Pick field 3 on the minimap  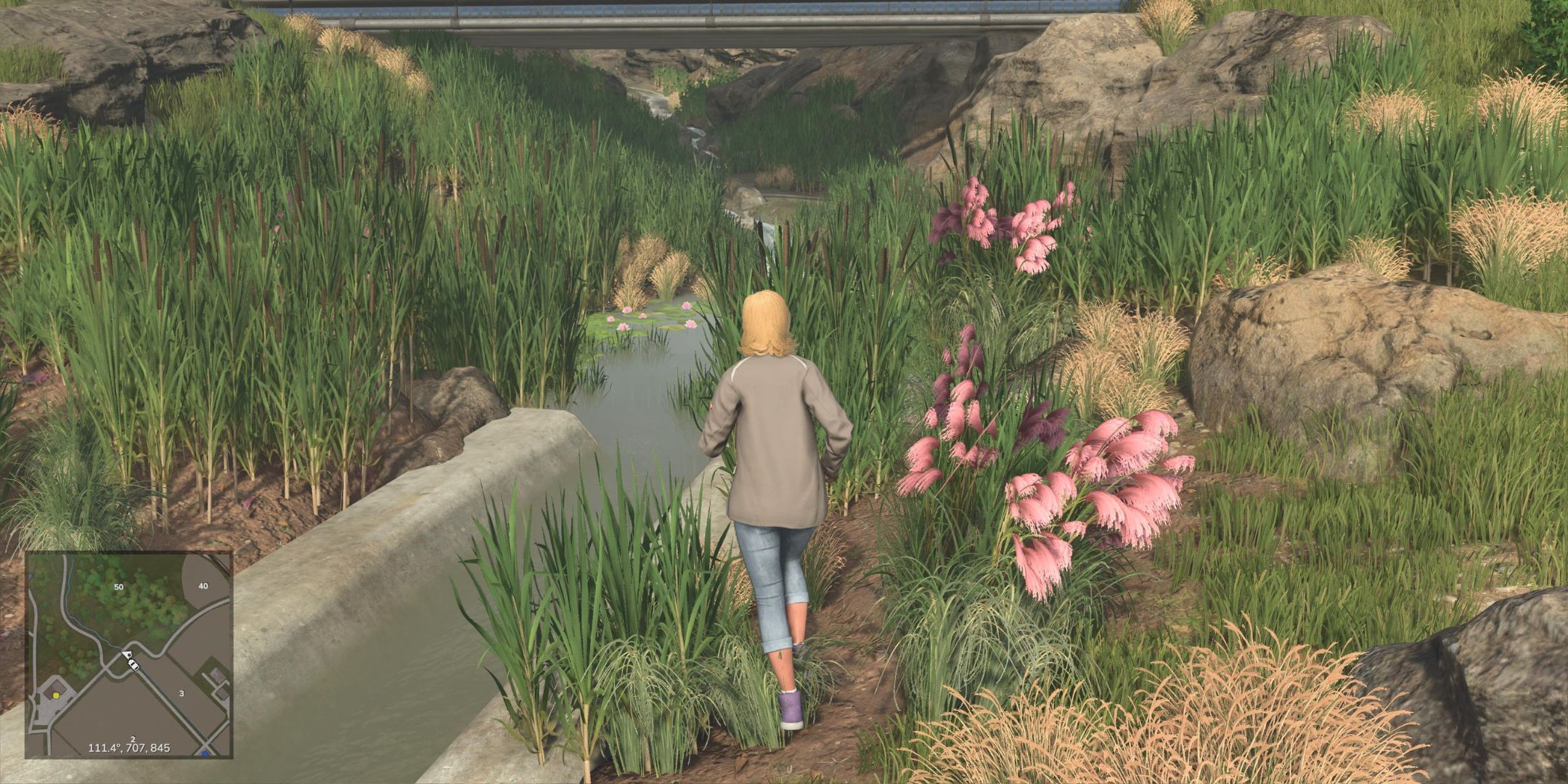[x=181, y=693]
